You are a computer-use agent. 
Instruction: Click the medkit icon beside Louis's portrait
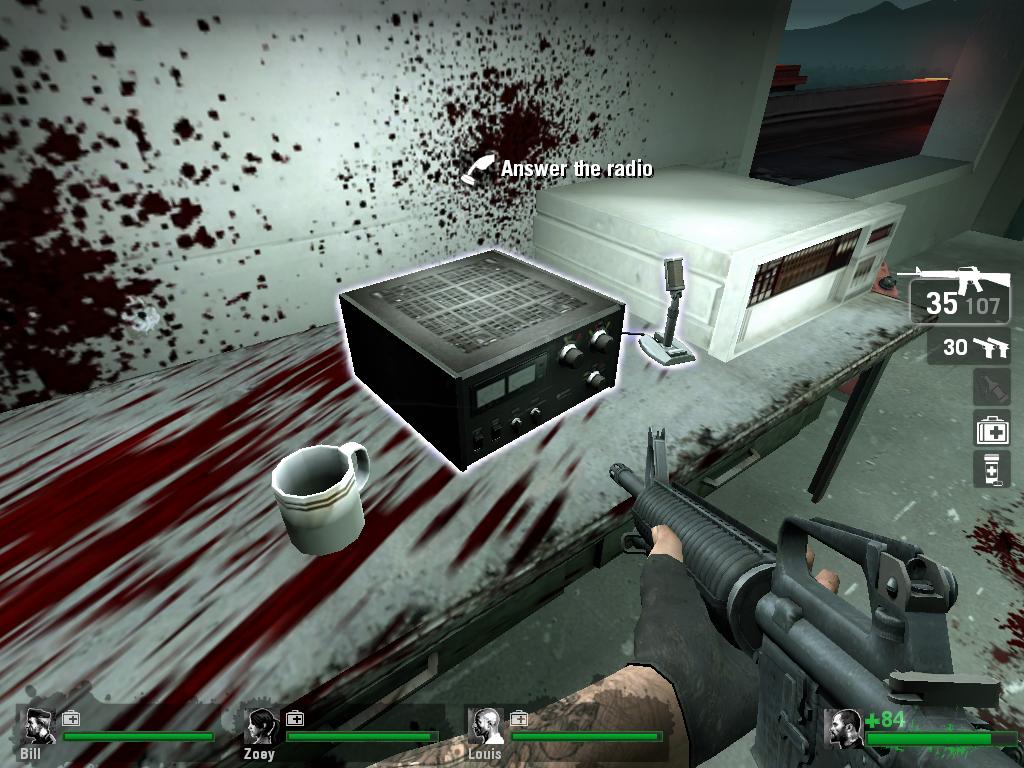point(518,718)
